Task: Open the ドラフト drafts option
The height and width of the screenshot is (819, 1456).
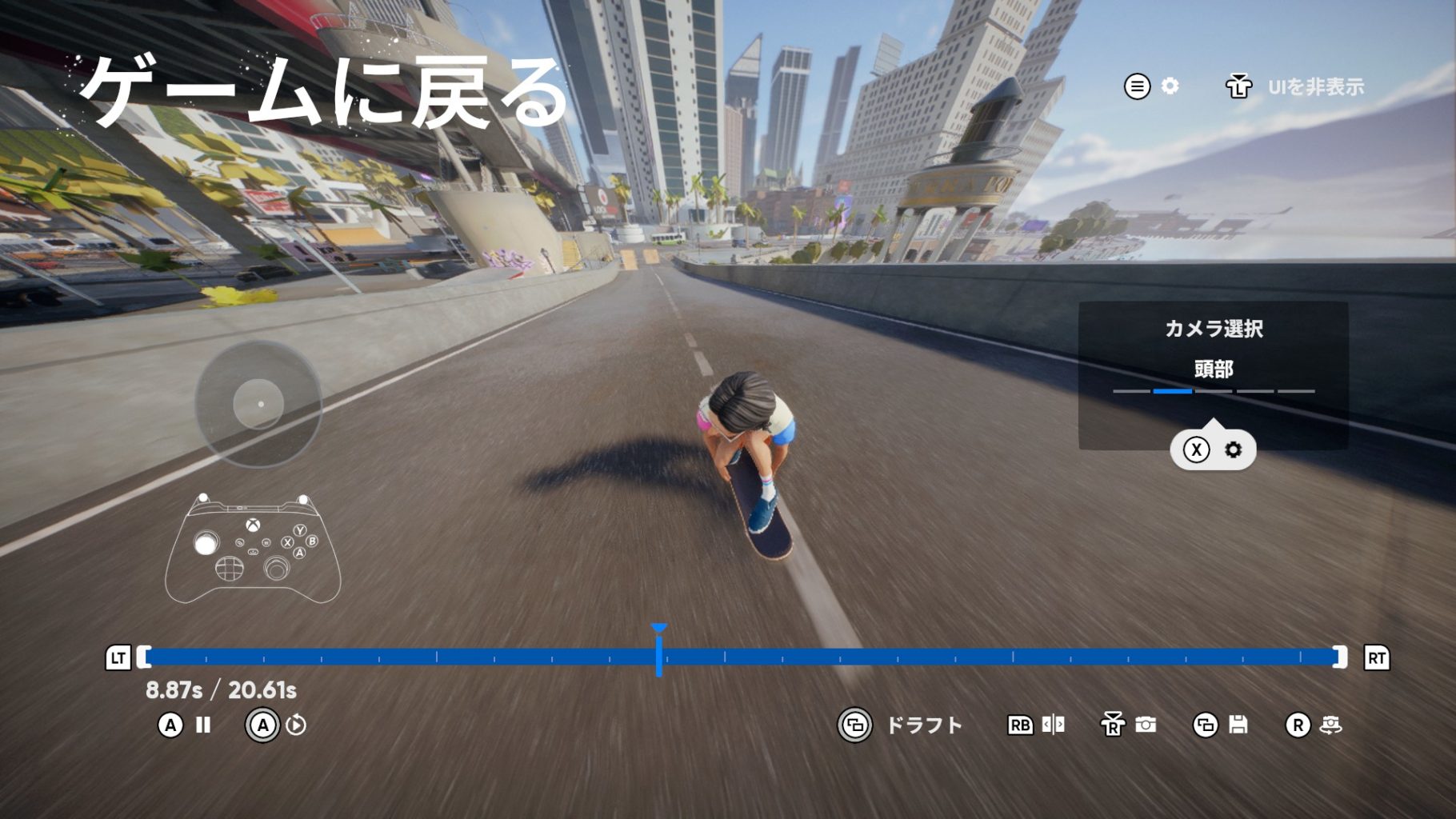Action: point(923,725)
